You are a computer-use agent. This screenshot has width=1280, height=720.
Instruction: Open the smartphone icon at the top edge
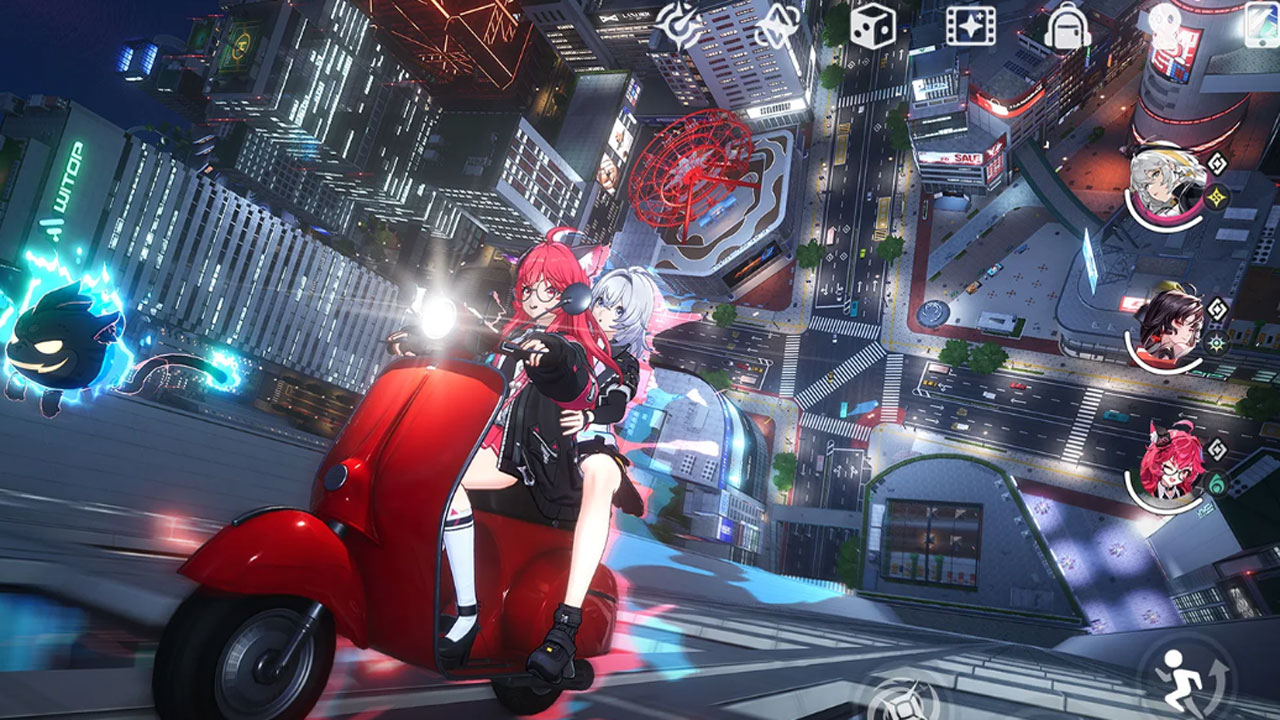[1262, 25]
